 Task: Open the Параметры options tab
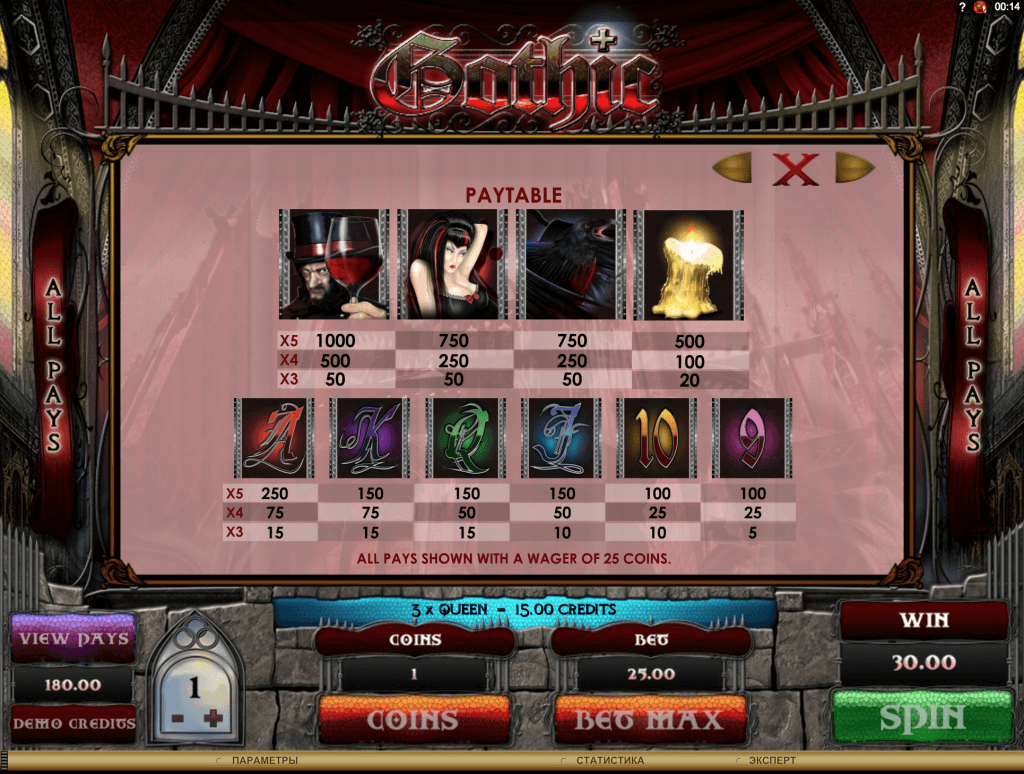pyautogui.click(x=263, y=761)
